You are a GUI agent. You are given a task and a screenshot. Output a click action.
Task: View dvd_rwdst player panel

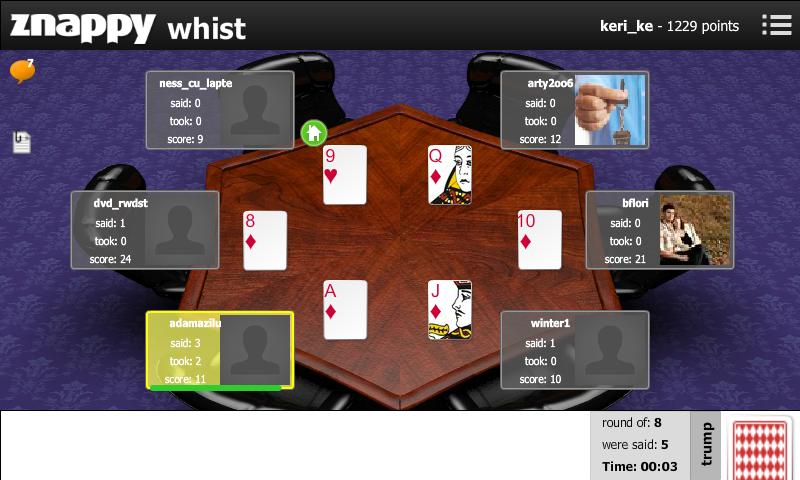pyautogui.click(x=145, y=230)
